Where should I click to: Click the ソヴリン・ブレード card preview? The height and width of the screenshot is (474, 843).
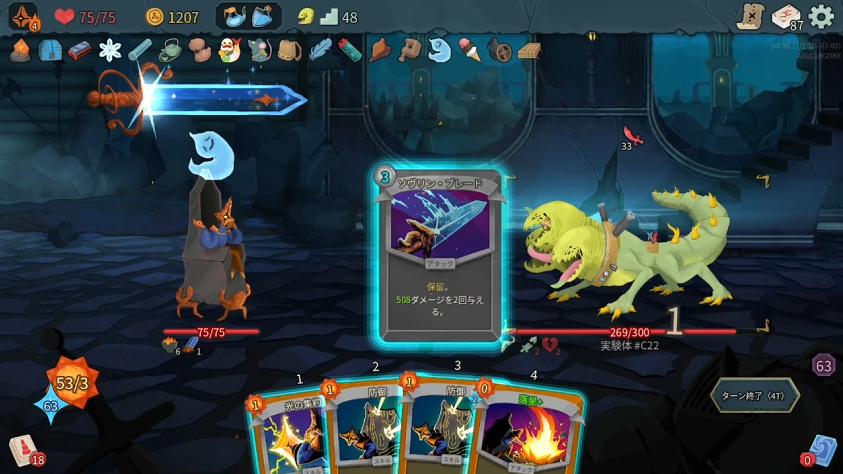(437, 256)
